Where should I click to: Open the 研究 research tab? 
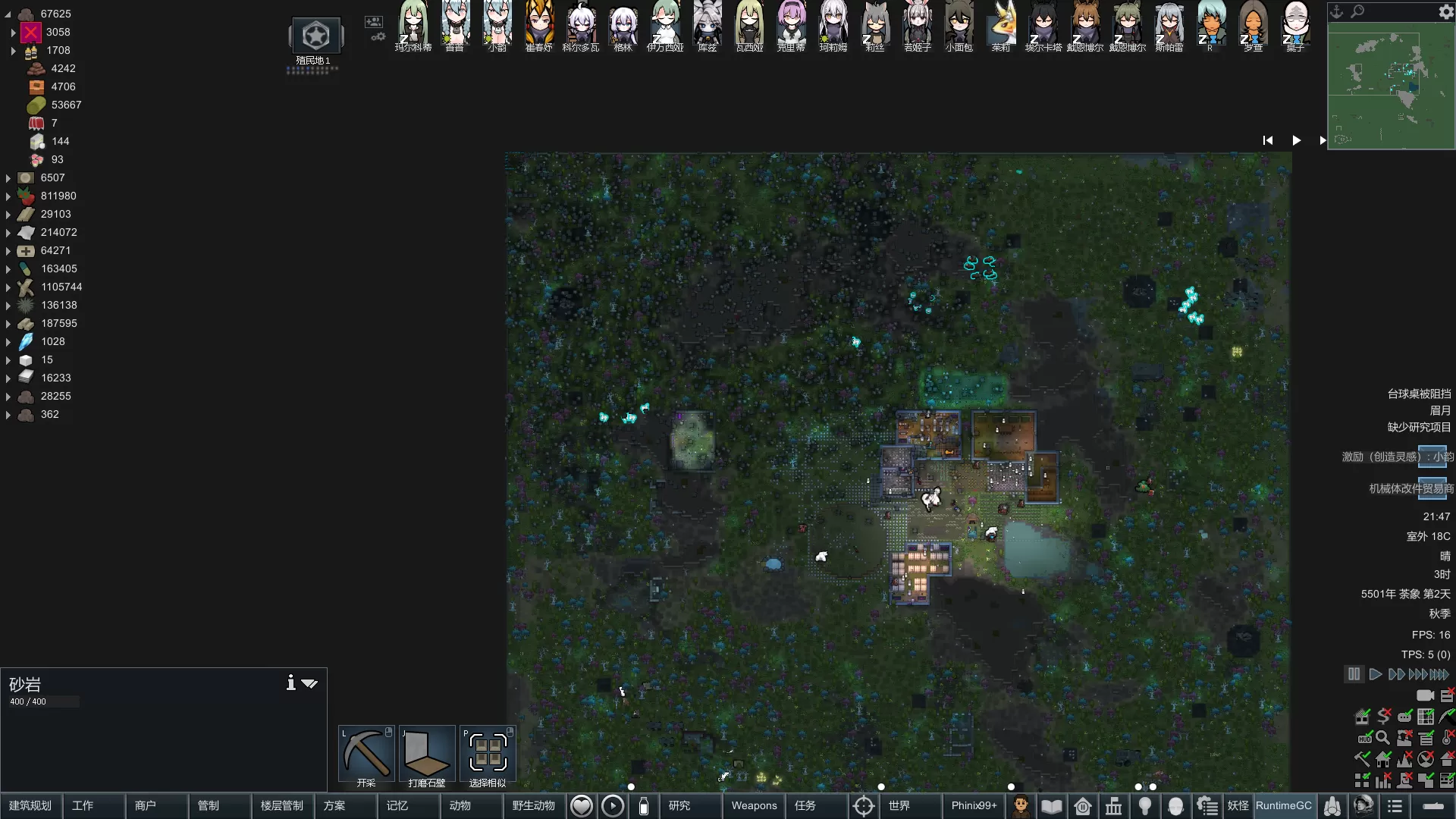coord(679,805)
